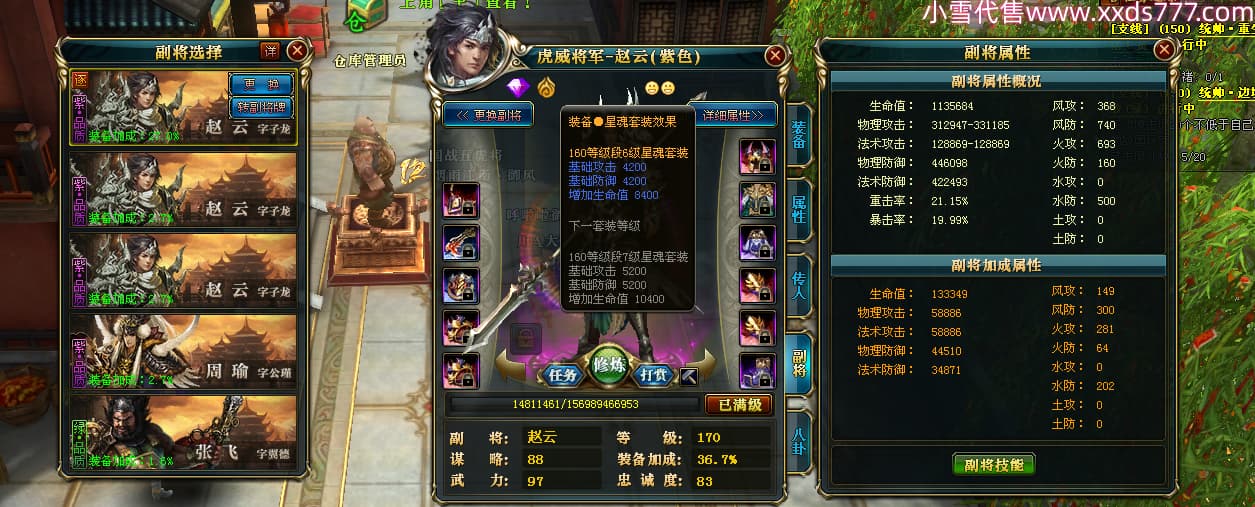Open 副将技能 skills
The width and height of the screenshot is (1255, 507).
click(993, 465)
